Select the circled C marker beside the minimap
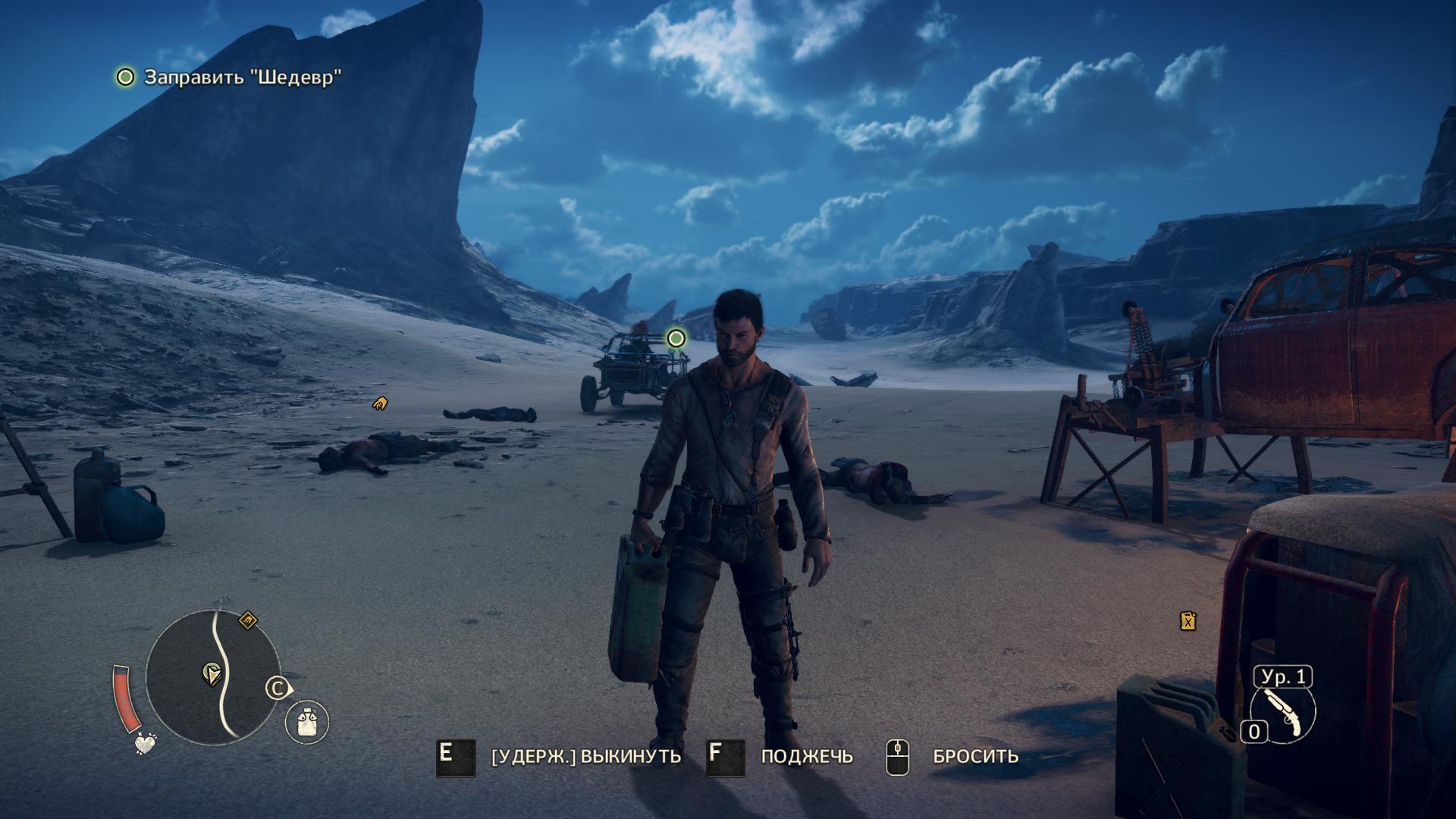 (278, 689)
